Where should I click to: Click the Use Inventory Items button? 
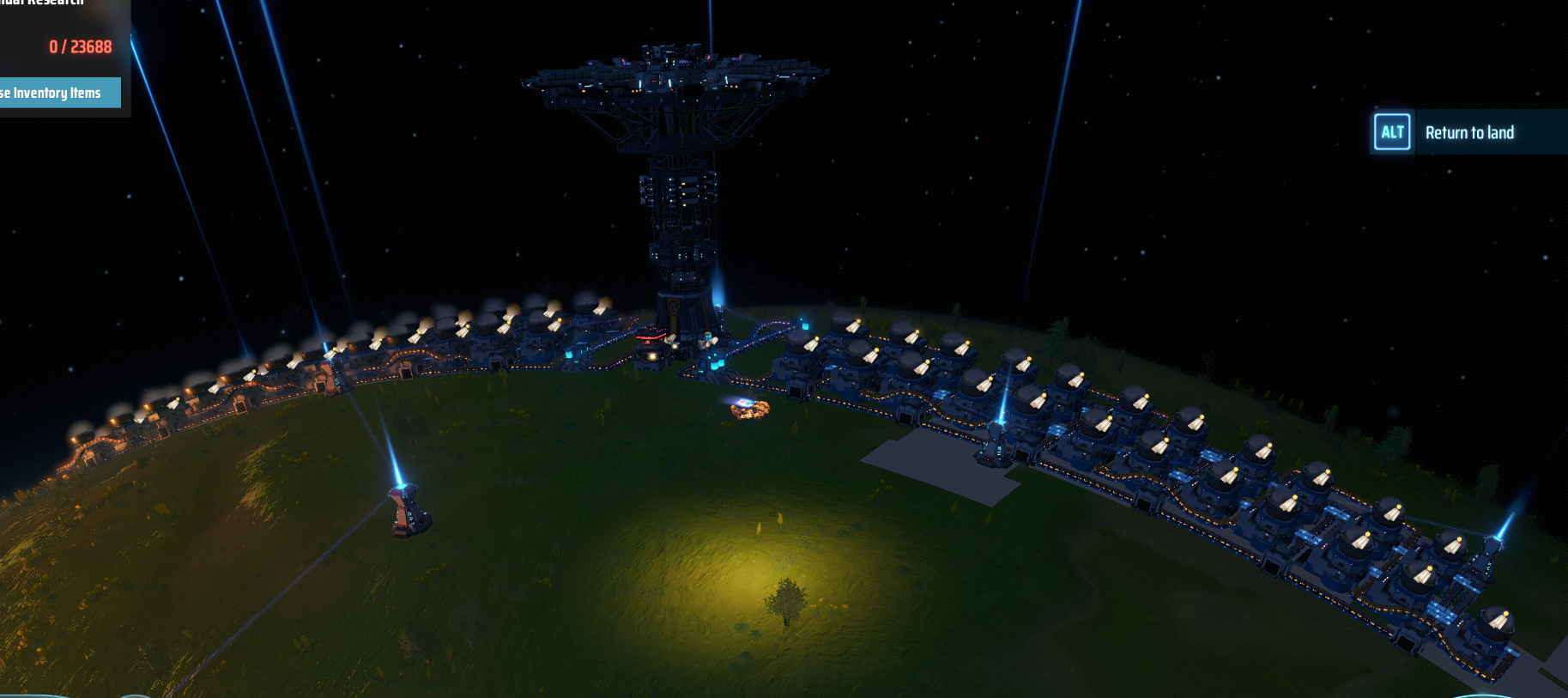(x=57, y=93)
